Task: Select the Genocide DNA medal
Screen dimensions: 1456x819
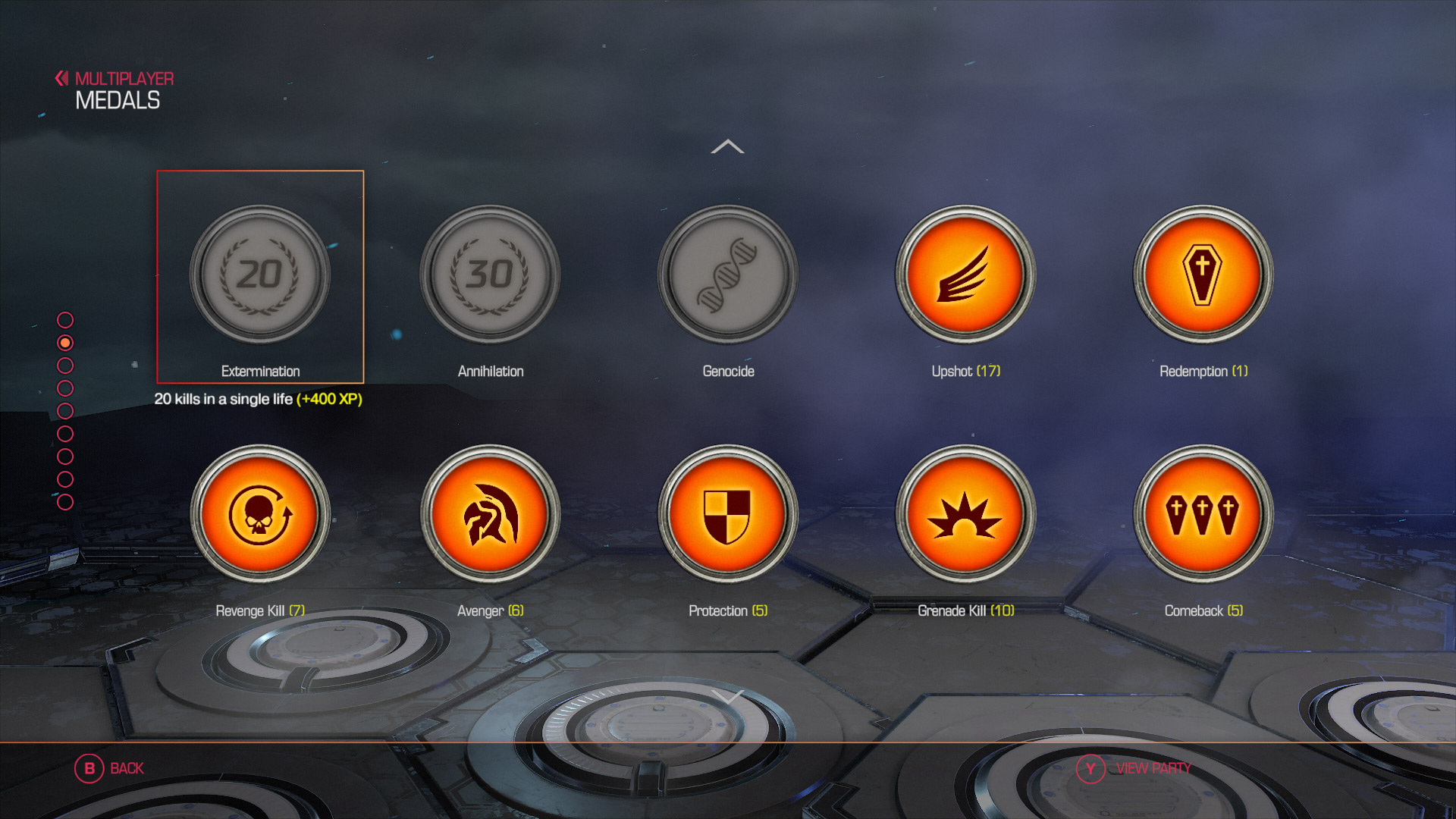Action: 728,275
